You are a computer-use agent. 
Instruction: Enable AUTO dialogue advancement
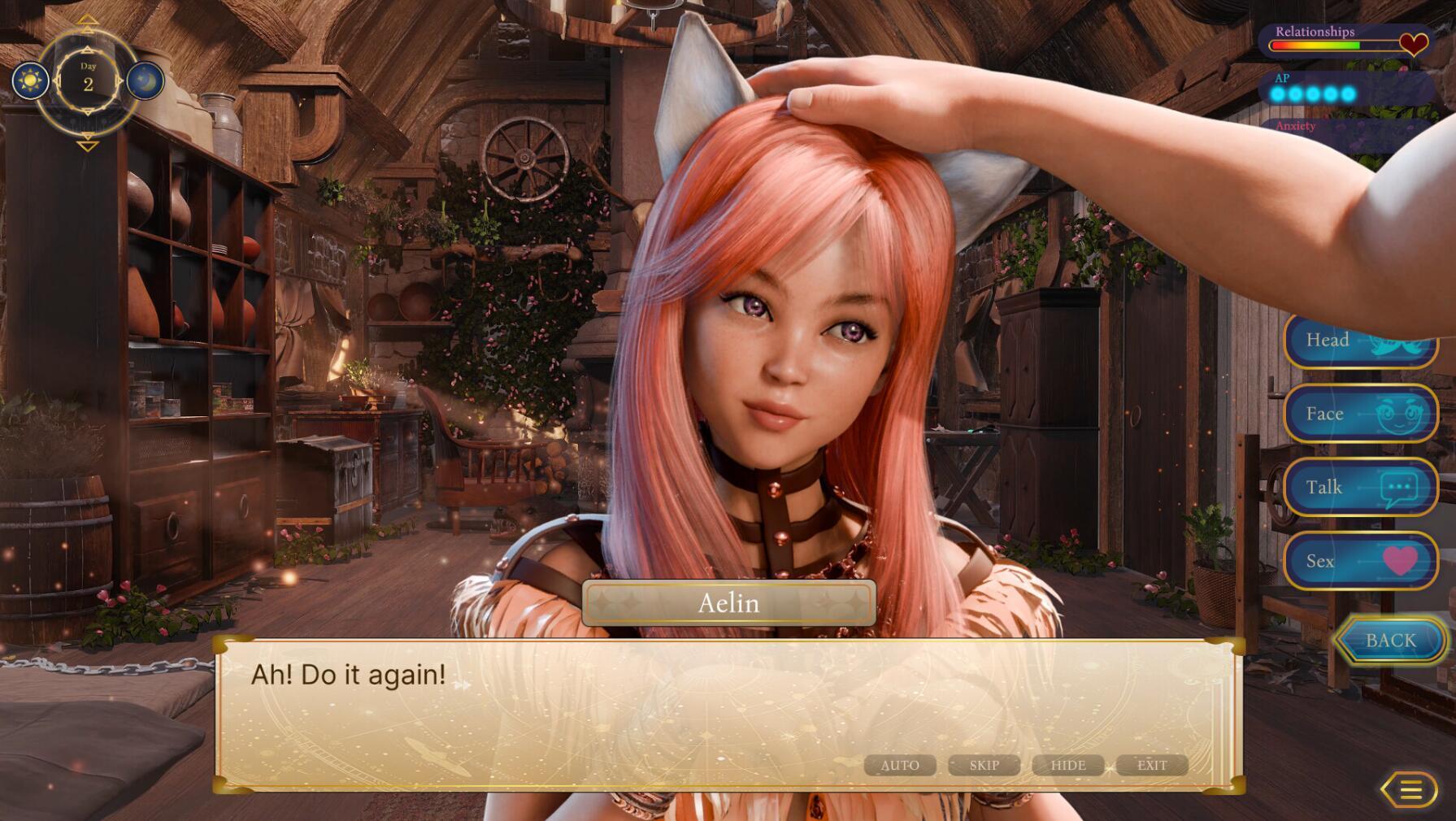click(x=900, y=765)
